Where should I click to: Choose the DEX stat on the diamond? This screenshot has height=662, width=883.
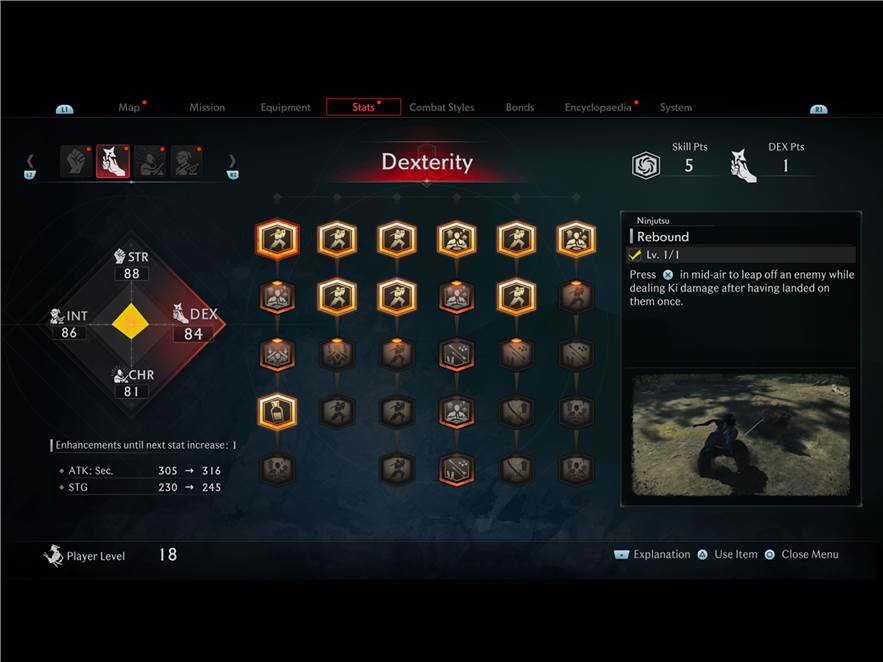pyautogui.click(x=194, y=324)
